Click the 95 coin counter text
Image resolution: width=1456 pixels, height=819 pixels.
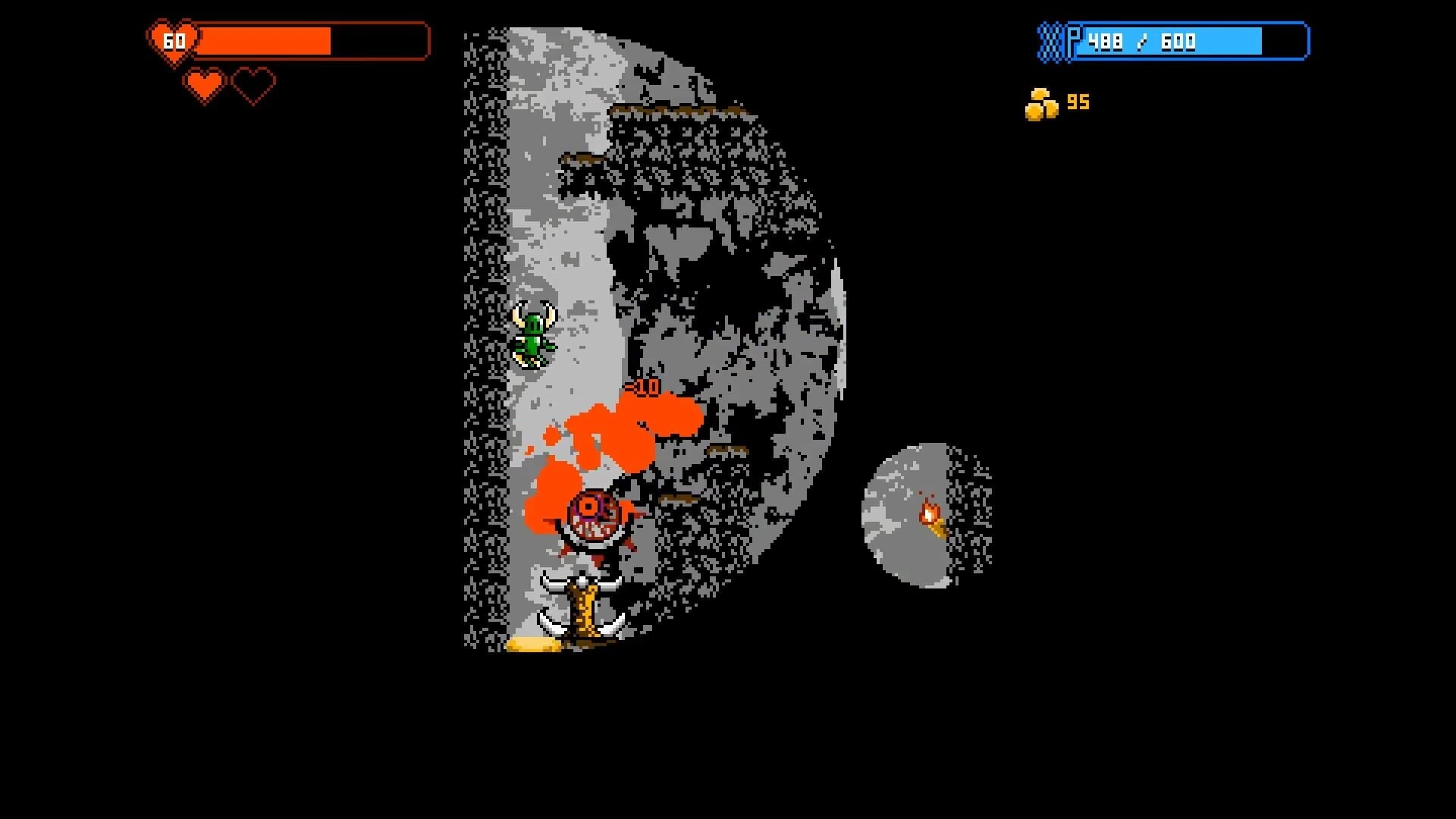pyautogui.click(x=1079, y=102)
